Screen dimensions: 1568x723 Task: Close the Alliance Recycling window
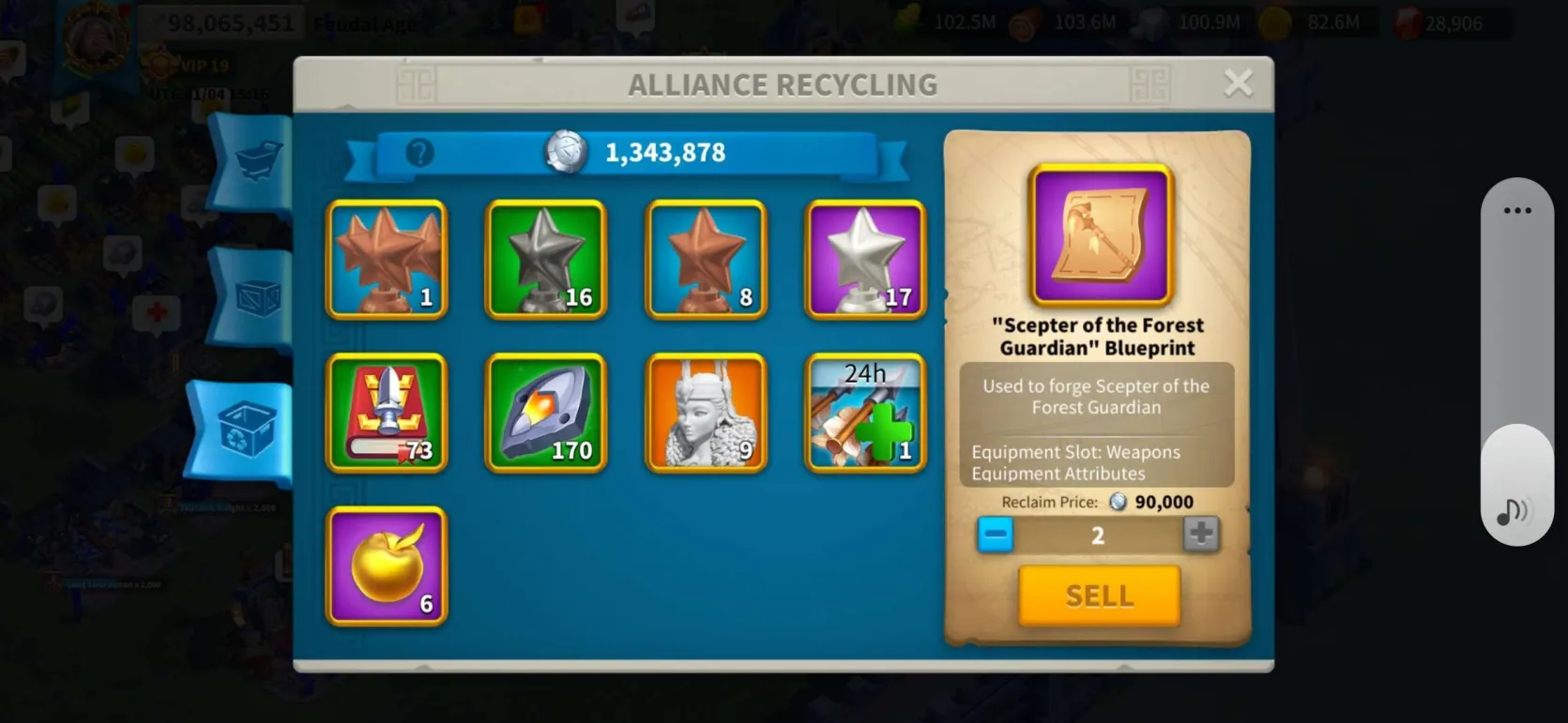click(x=1239, y=83)
